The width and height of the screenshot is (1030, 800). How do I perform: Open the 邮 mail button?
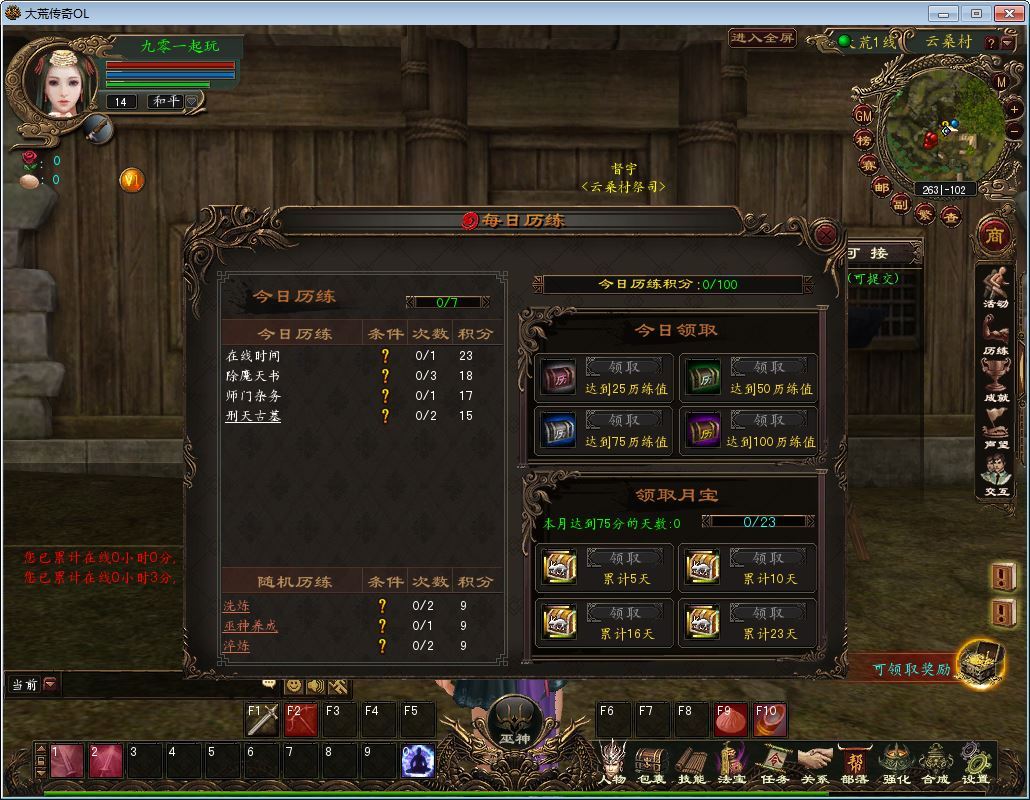(881, 187)
